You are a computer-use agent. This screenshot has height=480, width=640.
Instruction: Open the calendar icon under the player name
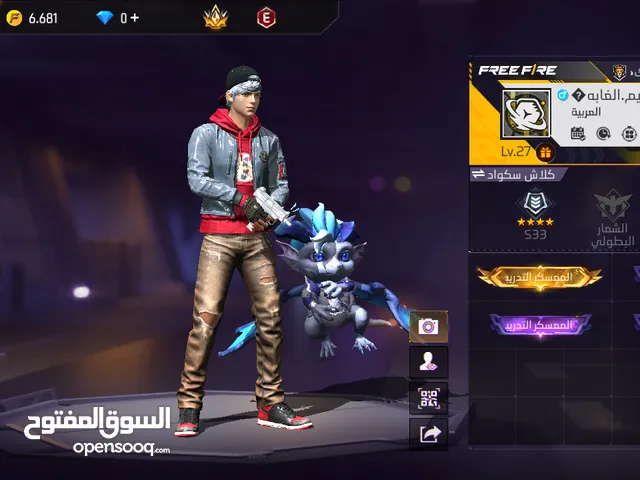coord(578,133)
